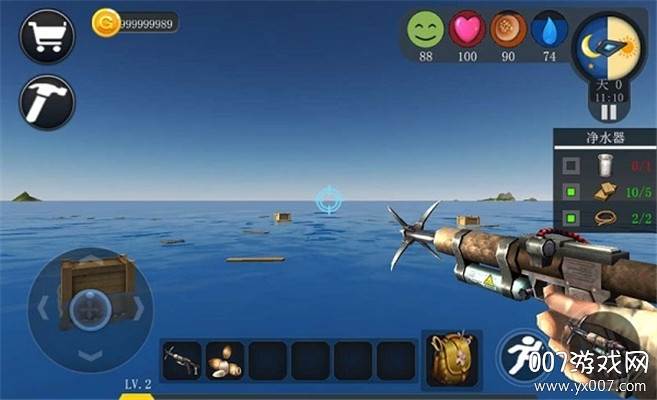
Task: Pause the game with the pause button
Action: [x=607, y=113]
